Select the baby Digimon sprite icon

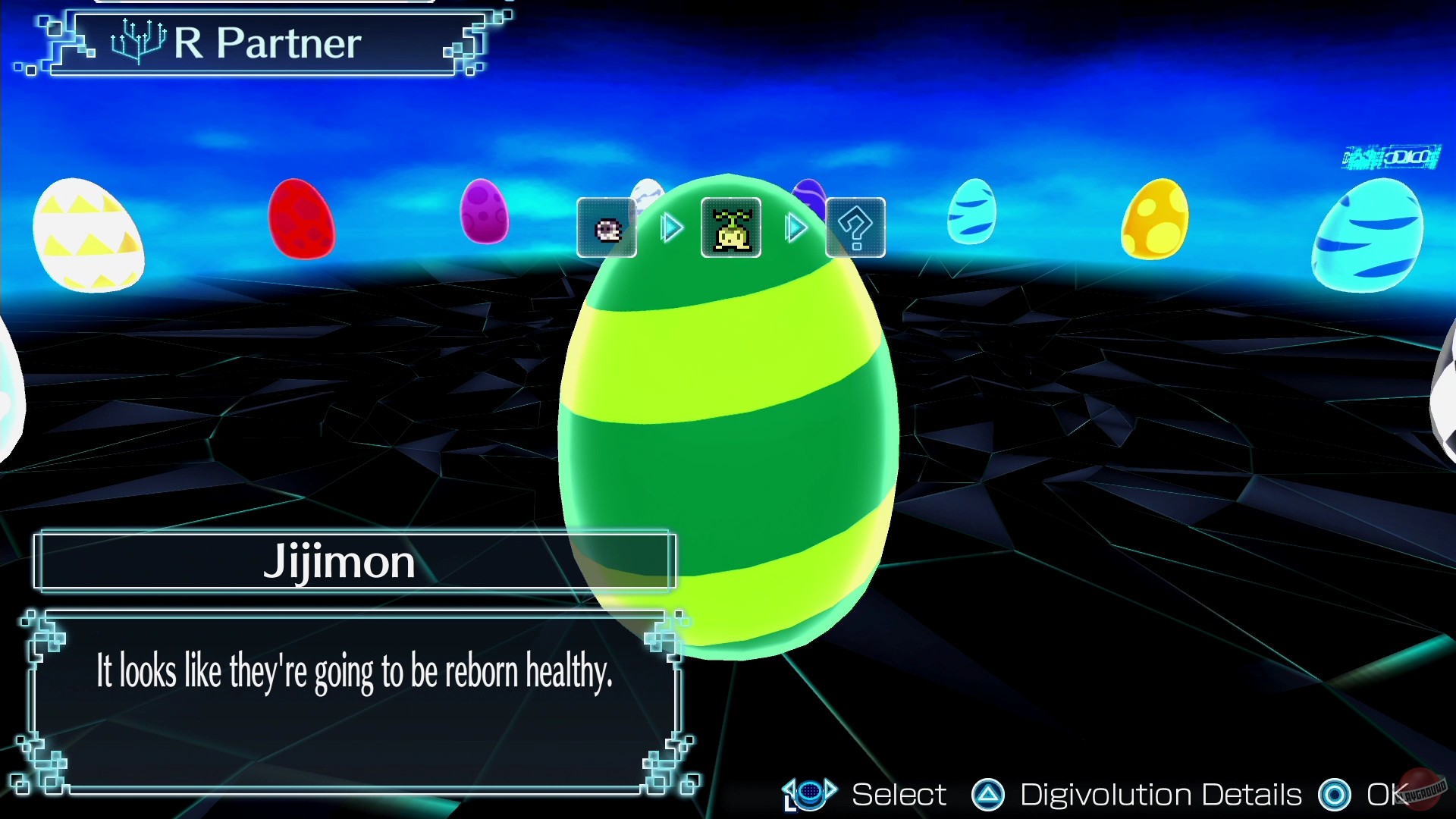point(606,227)
